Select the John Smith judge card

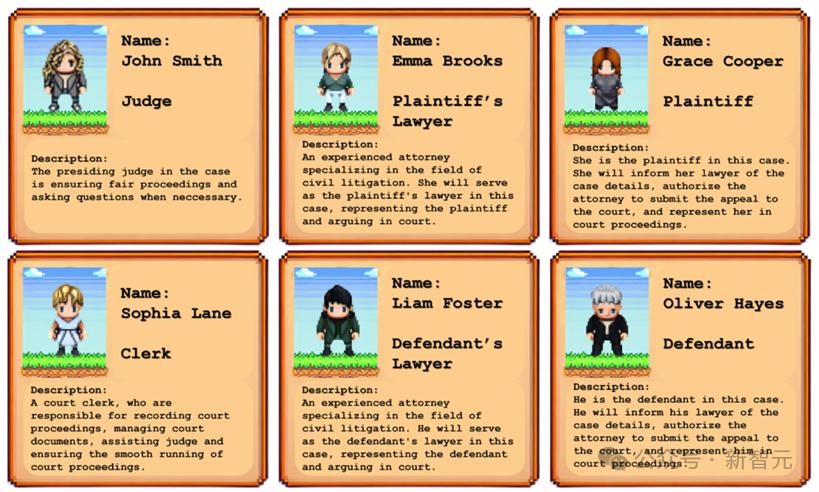138,125
